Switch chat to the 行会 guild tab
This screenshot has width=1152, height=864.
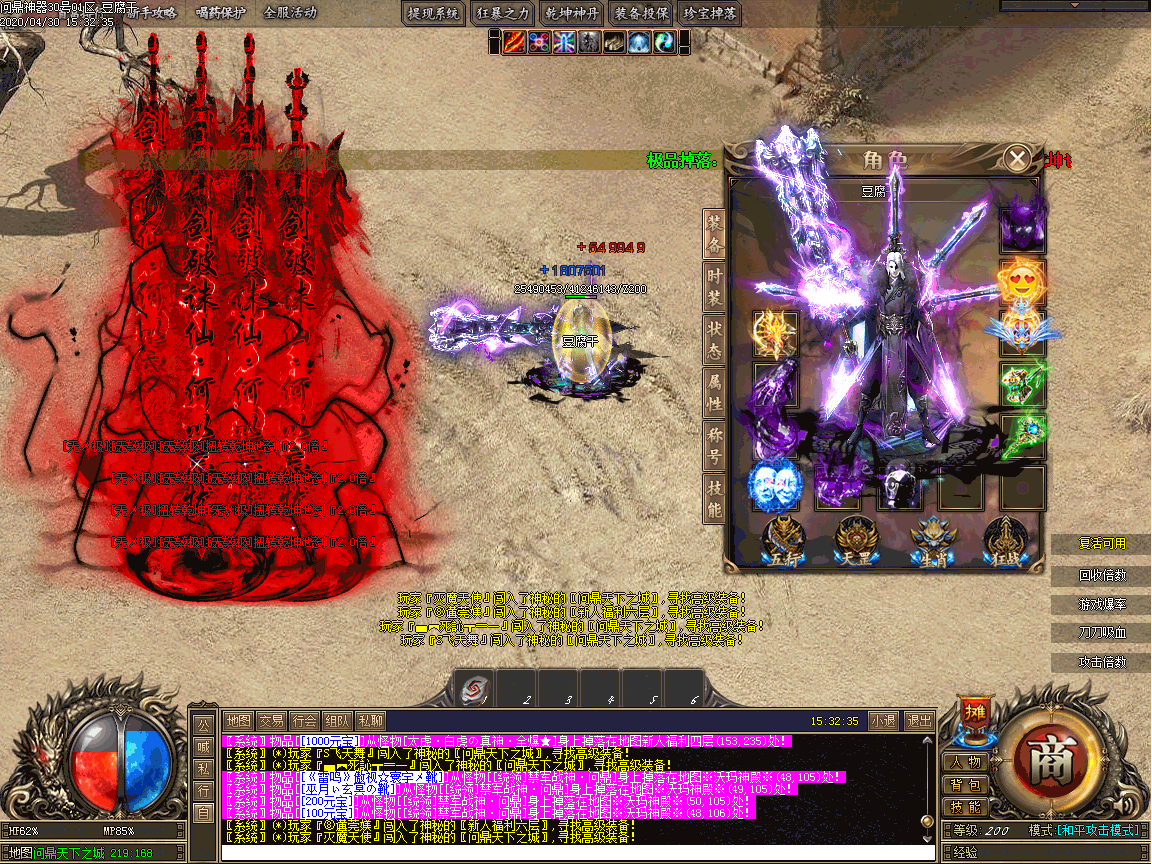pyautogui.click(x=304, y=720)
